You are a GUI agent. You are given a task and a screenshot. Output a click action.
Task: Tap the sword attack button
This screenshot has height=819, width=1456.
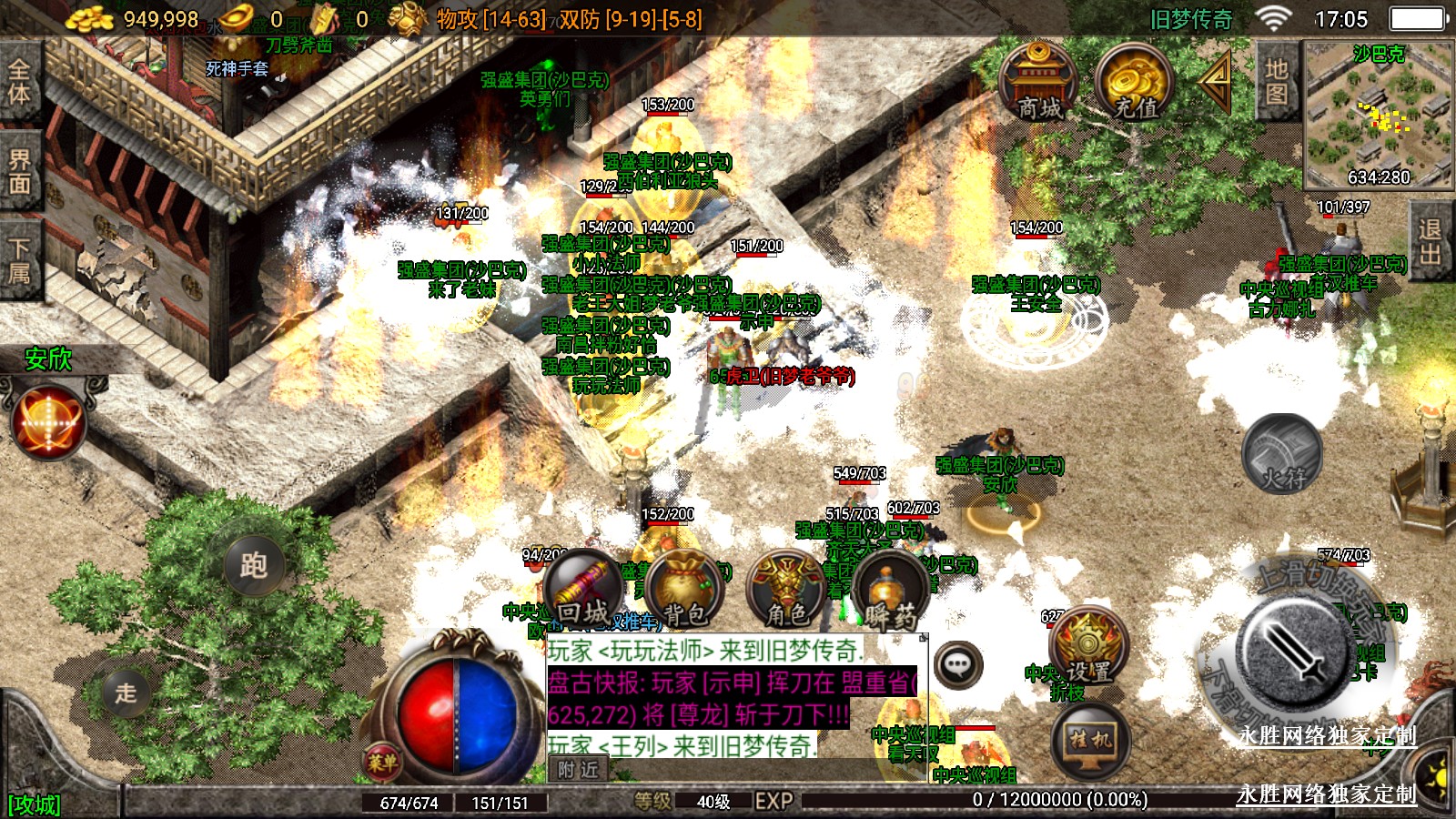point(1294,652)
